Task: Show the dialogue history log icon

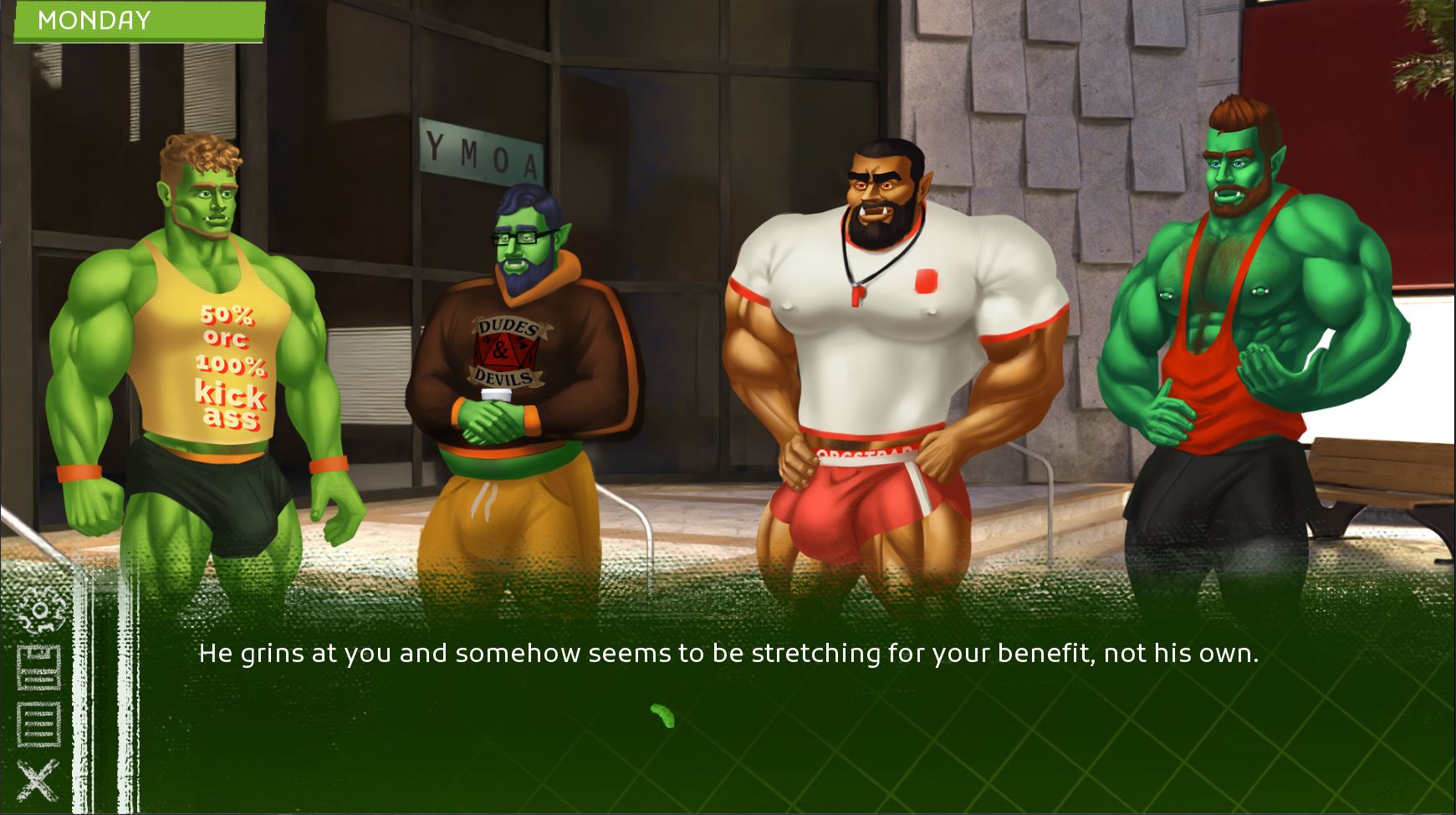Action: (x=39, y=723)
